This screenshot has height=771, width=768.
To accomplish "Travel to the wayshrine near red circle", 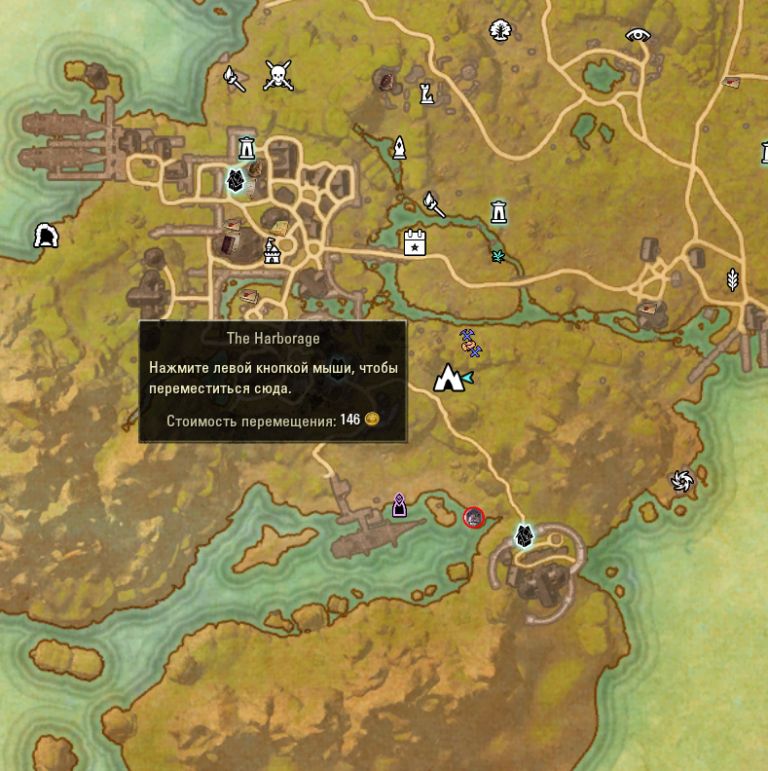I will (523, 536).
